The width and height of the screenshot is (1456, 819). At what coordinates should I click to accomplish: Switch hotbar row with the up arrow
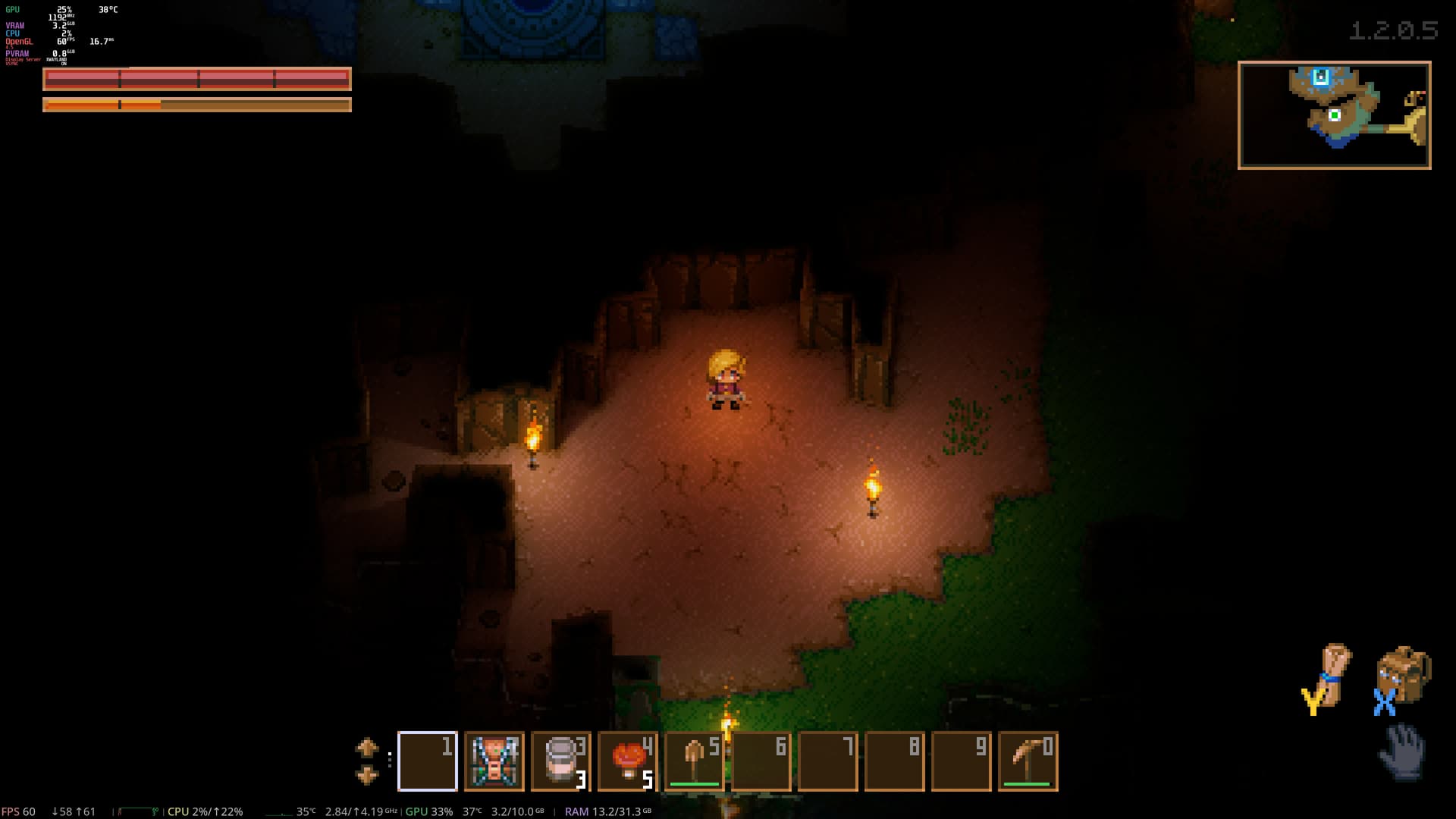[367, 748]
